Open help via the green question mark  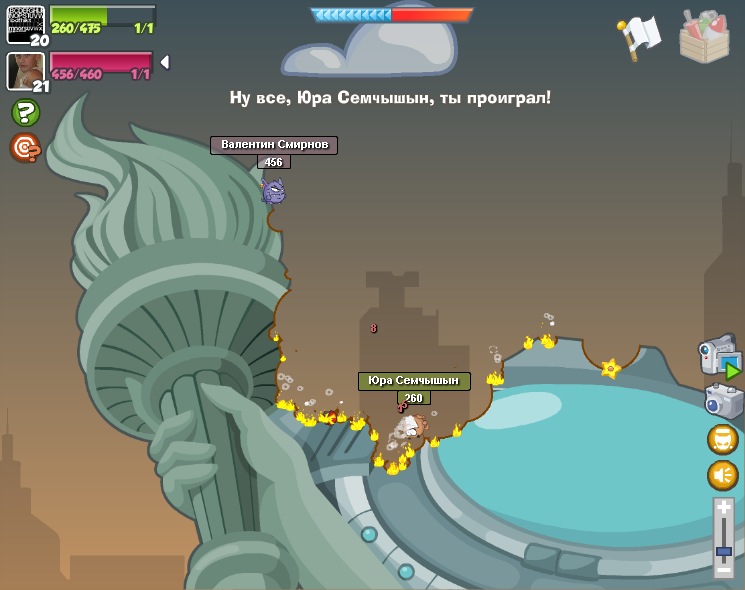25,112
